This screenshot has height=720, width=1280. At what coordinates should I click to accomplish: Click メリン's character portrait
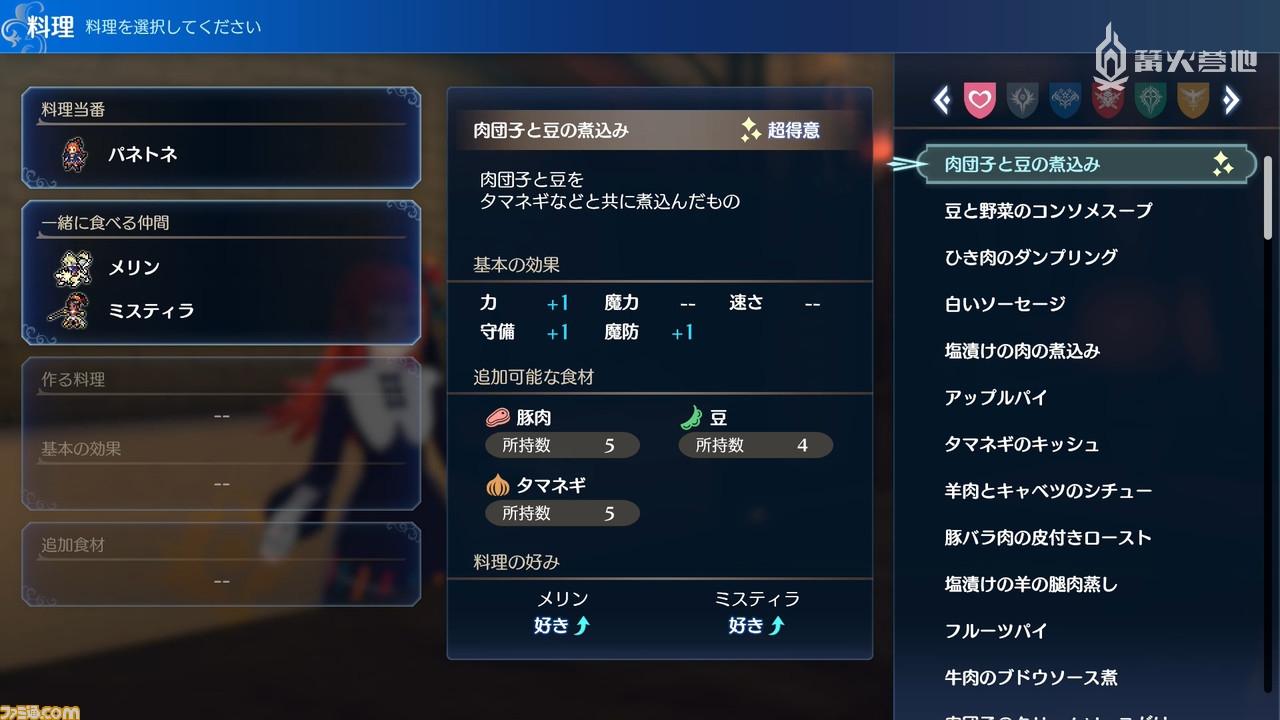point(71,267)
